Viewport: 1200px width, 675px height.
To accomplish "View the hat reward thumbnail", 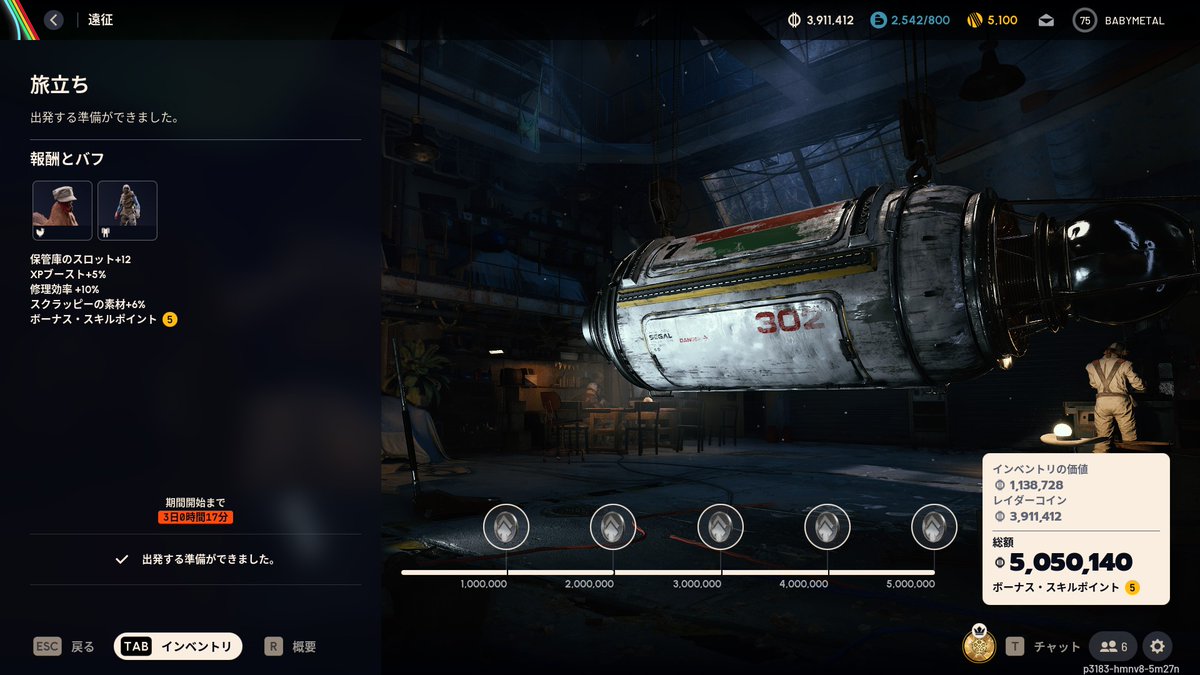I will tap(63, 210).
